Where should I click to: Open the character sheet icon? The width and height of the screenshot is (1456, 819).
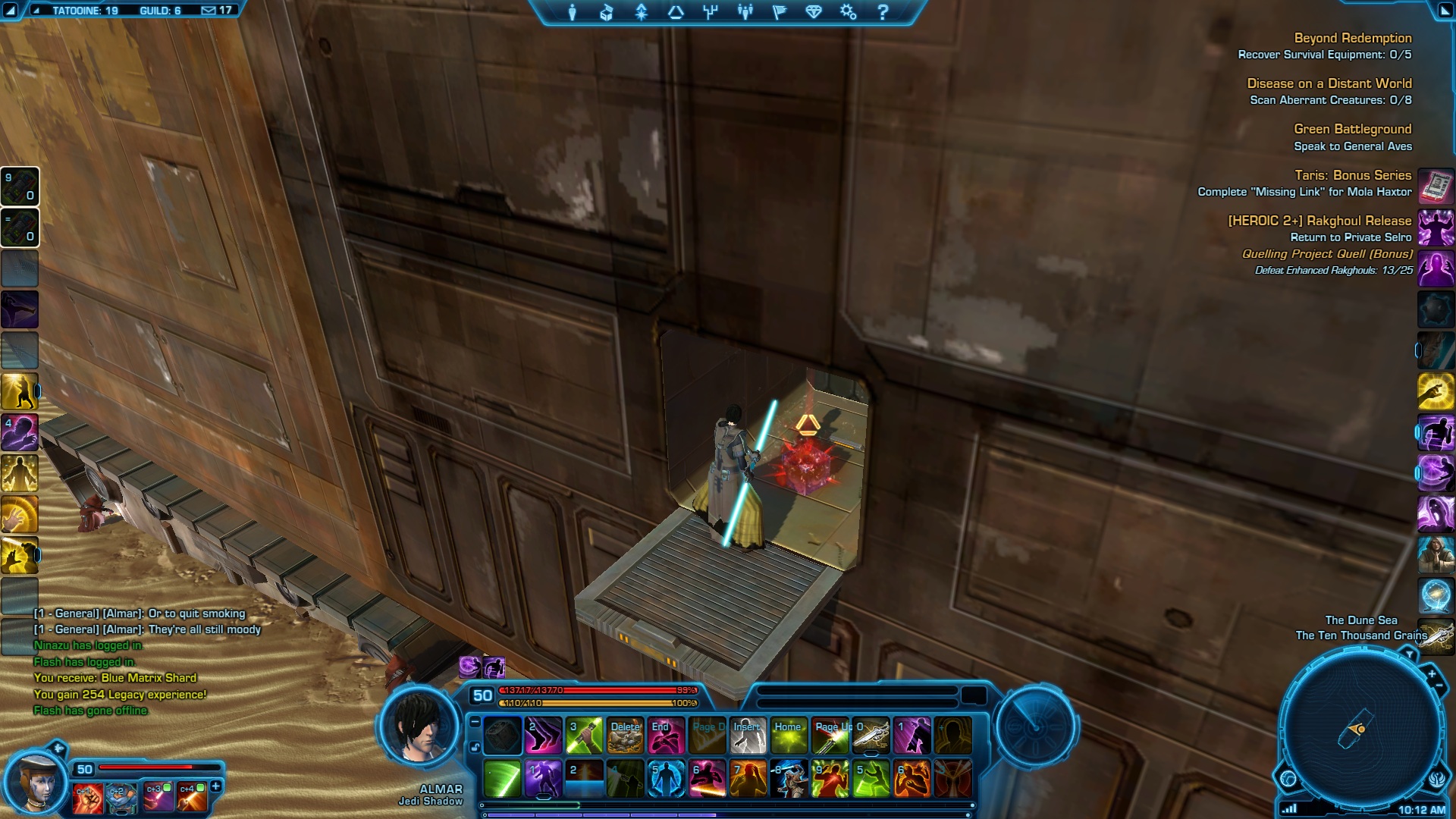(573, 12)
